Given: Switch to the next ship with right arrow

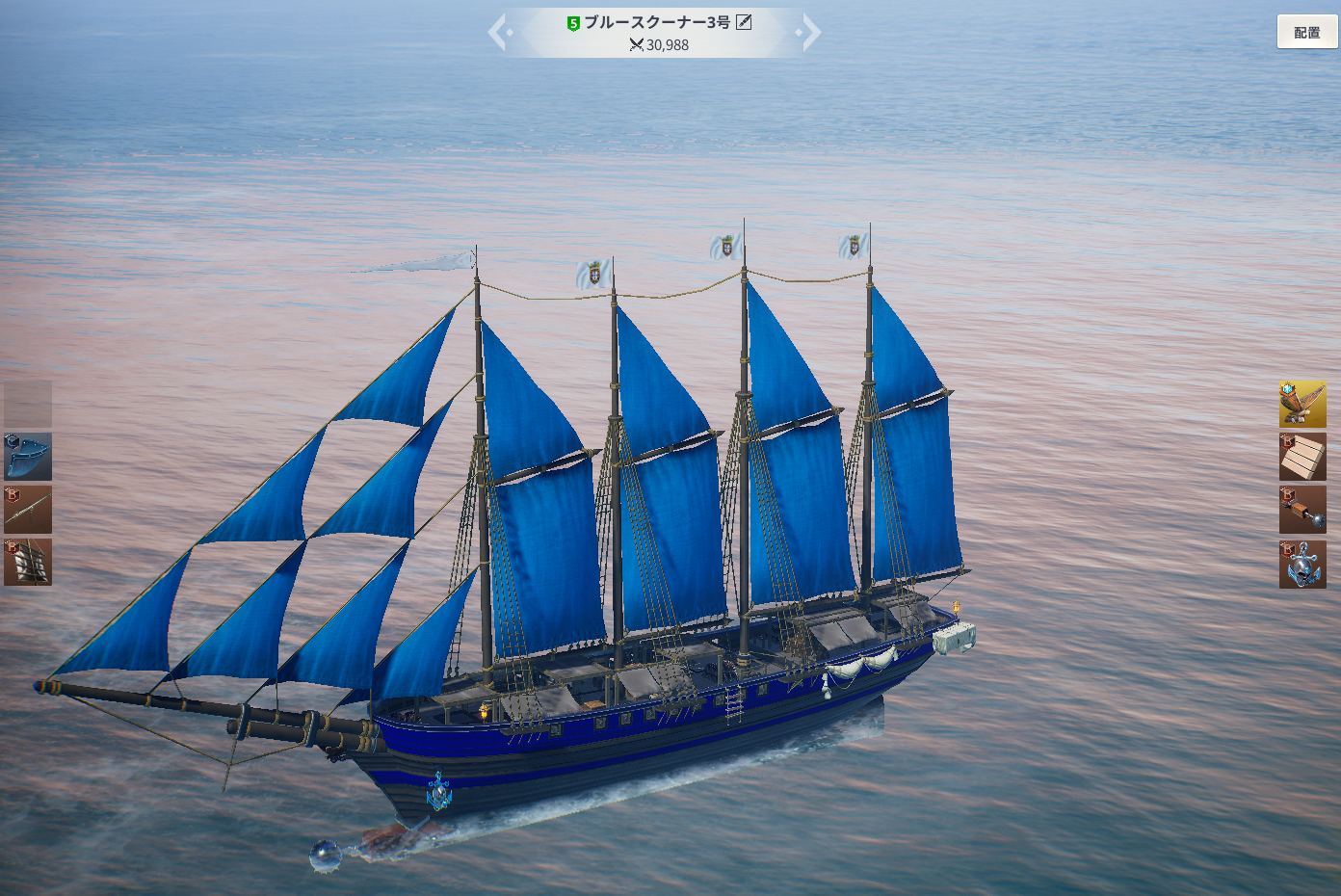Looking at the screenshot, I should [810, 33].
